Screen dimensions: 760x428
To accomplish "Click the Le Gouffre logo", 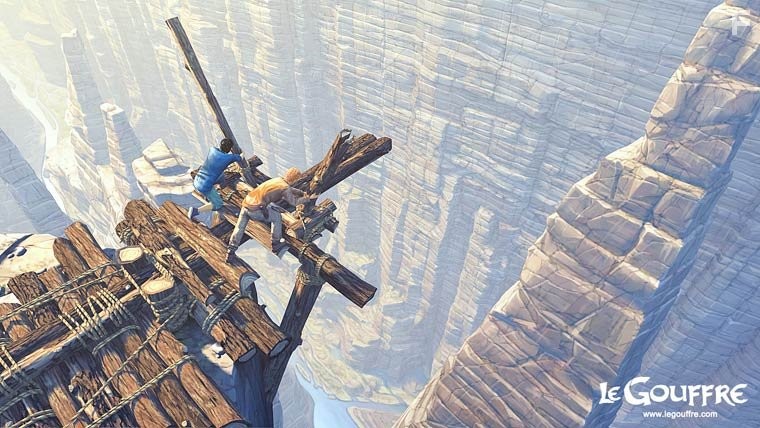I will click(672, 393).
